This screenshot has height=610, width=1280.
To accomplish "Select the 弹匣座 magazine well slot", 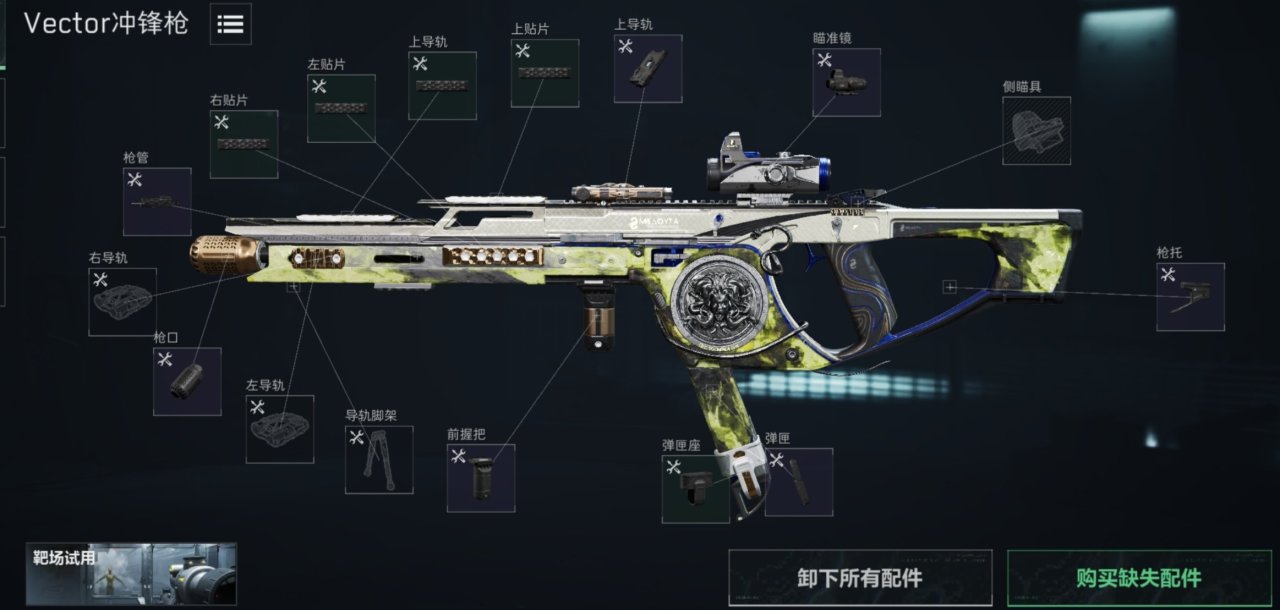I will 695,489.
